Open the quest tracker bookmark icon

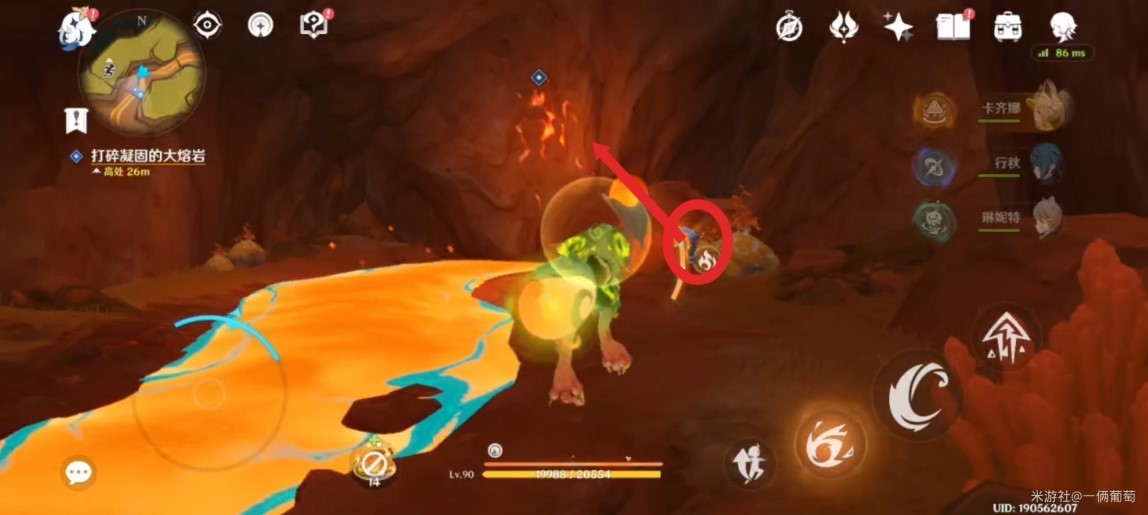tap(77, 120)
